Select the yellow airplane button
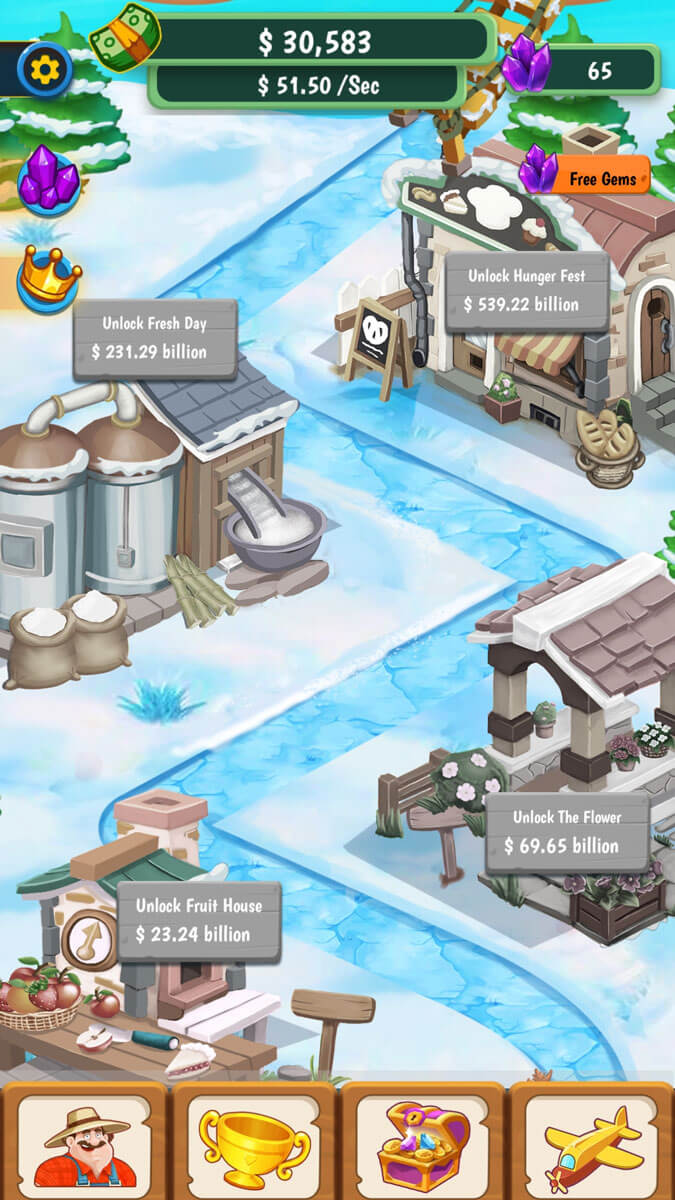This screenshot has width=675, height=1200. 593,1143
